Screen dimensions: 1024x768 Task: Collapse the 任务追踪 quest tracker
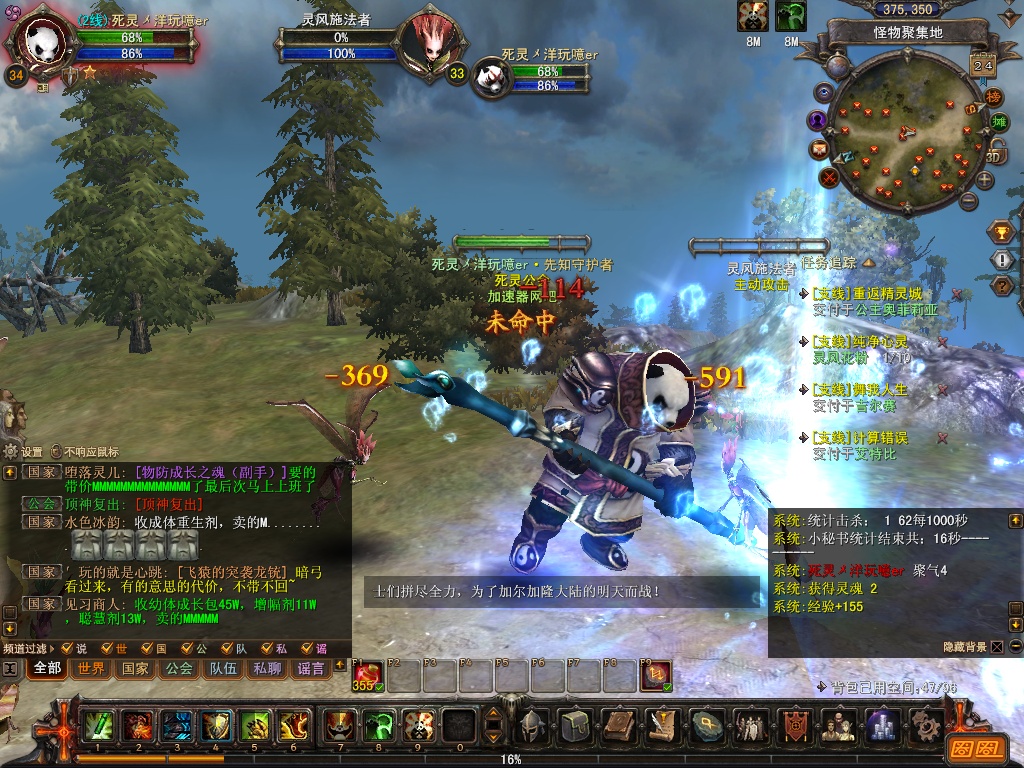868,263
